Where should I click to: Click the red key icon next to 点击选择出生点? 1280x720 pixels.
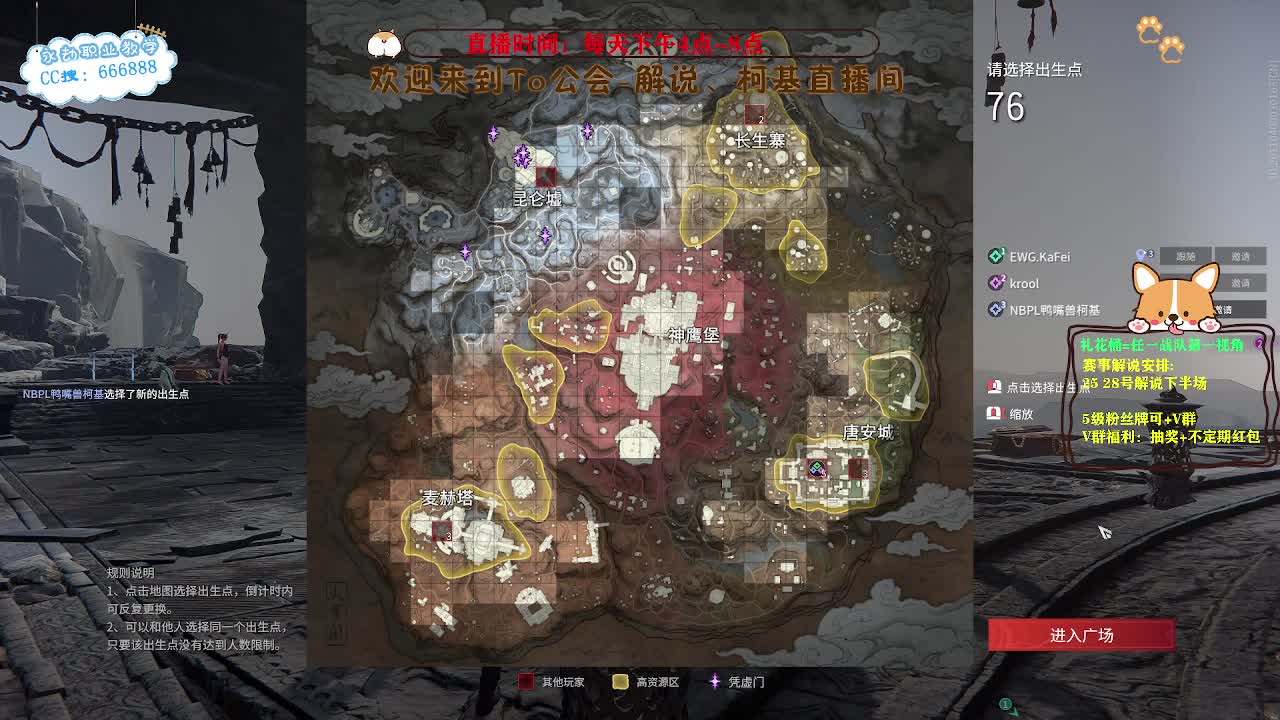996,388
